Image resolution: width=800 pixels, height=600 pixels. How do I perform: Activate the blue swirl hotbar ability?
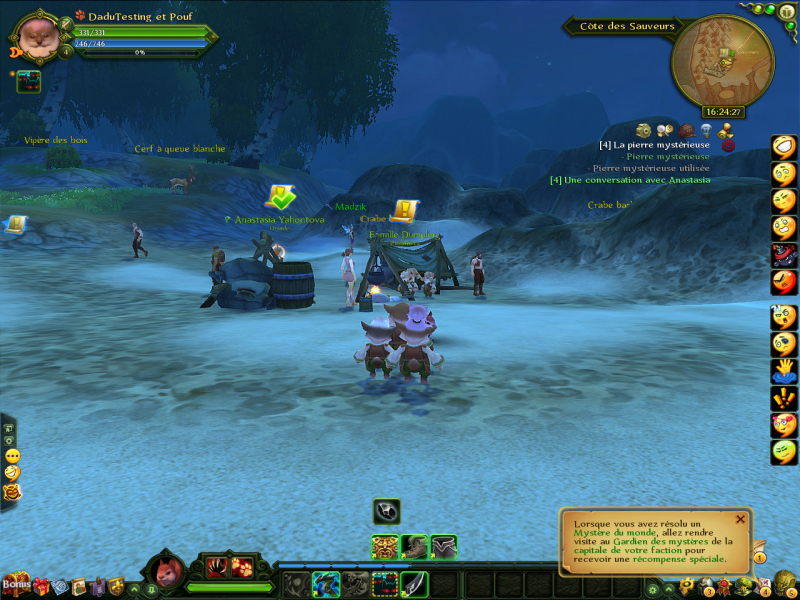[x=326, y=583]
